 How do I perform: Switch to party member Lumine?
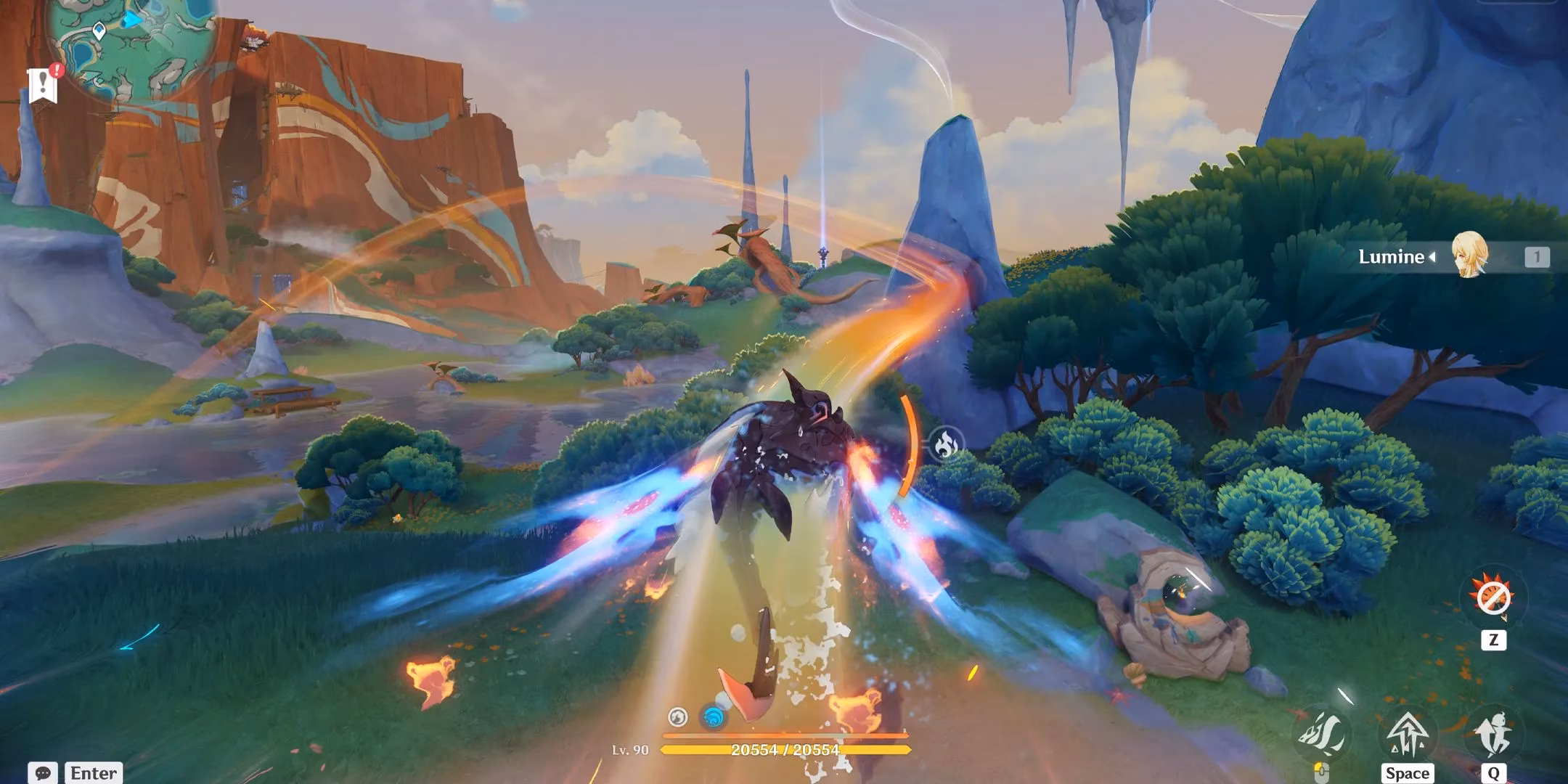1391,256
